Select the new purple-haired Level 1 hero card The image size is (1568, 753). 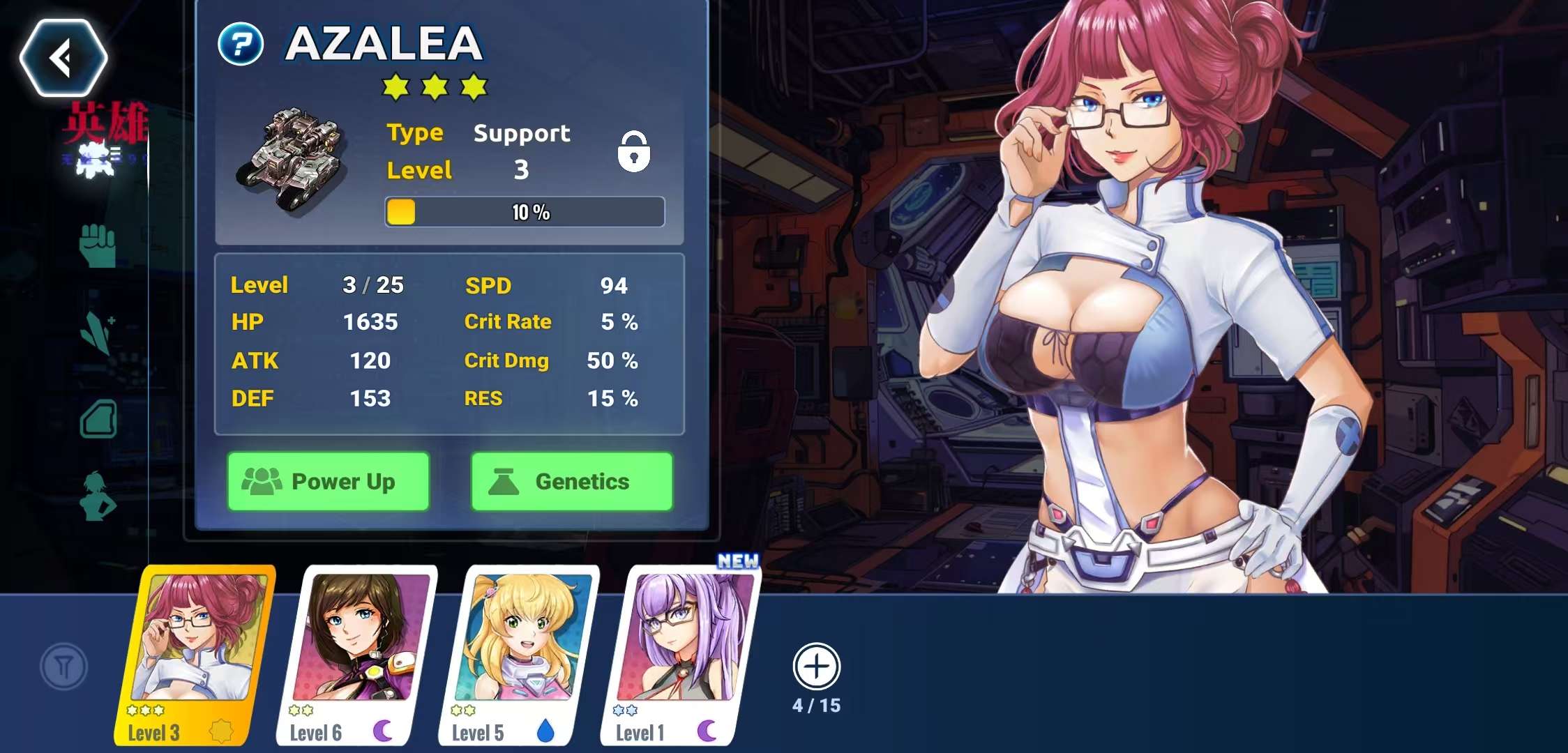pyautogui.click(x=681, y=654)
